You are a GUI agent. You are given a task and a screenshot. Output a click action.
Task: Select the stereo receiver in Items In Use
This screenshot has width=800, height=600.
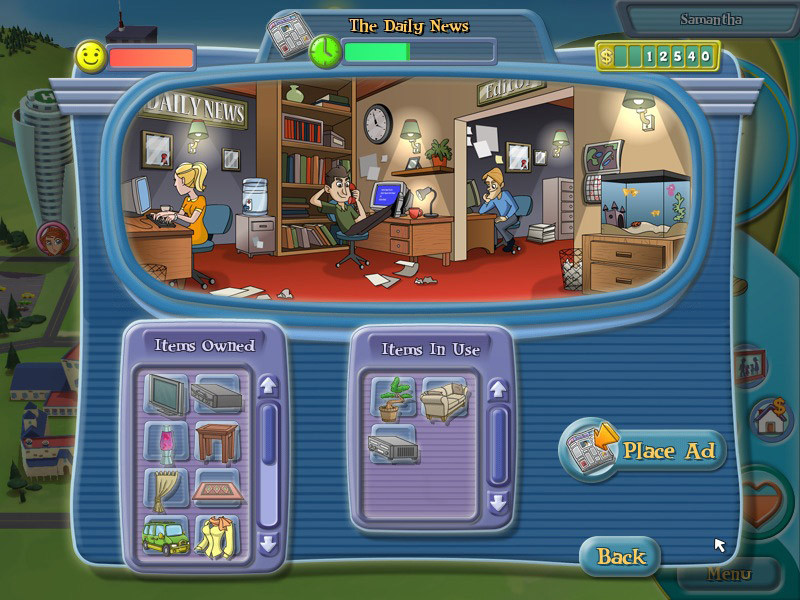pos(393,445)
